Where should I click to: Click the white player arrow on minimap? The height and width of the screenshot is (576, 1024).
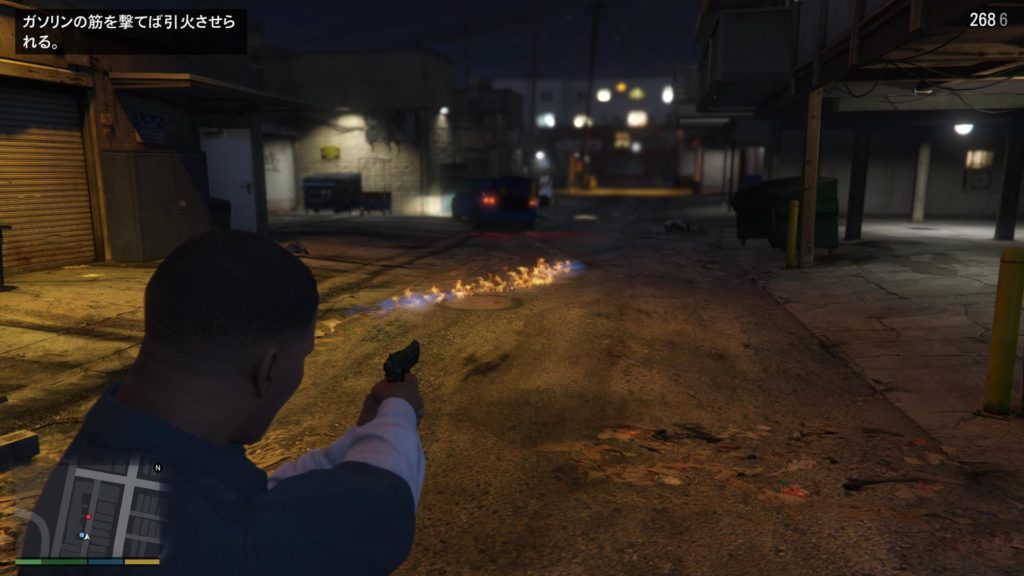[x=87, y=537]
